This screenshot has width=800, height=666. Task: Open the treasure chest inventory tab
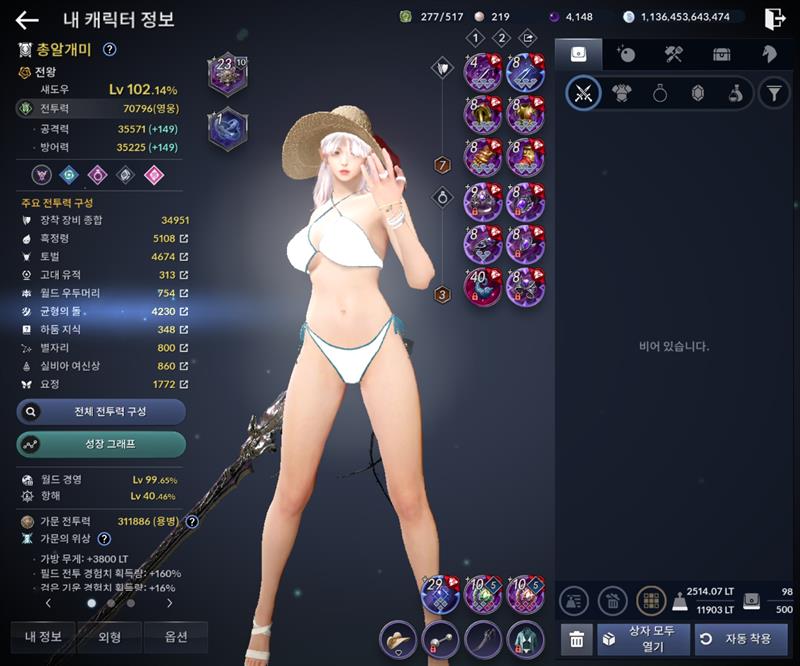[x=722, y=54]
